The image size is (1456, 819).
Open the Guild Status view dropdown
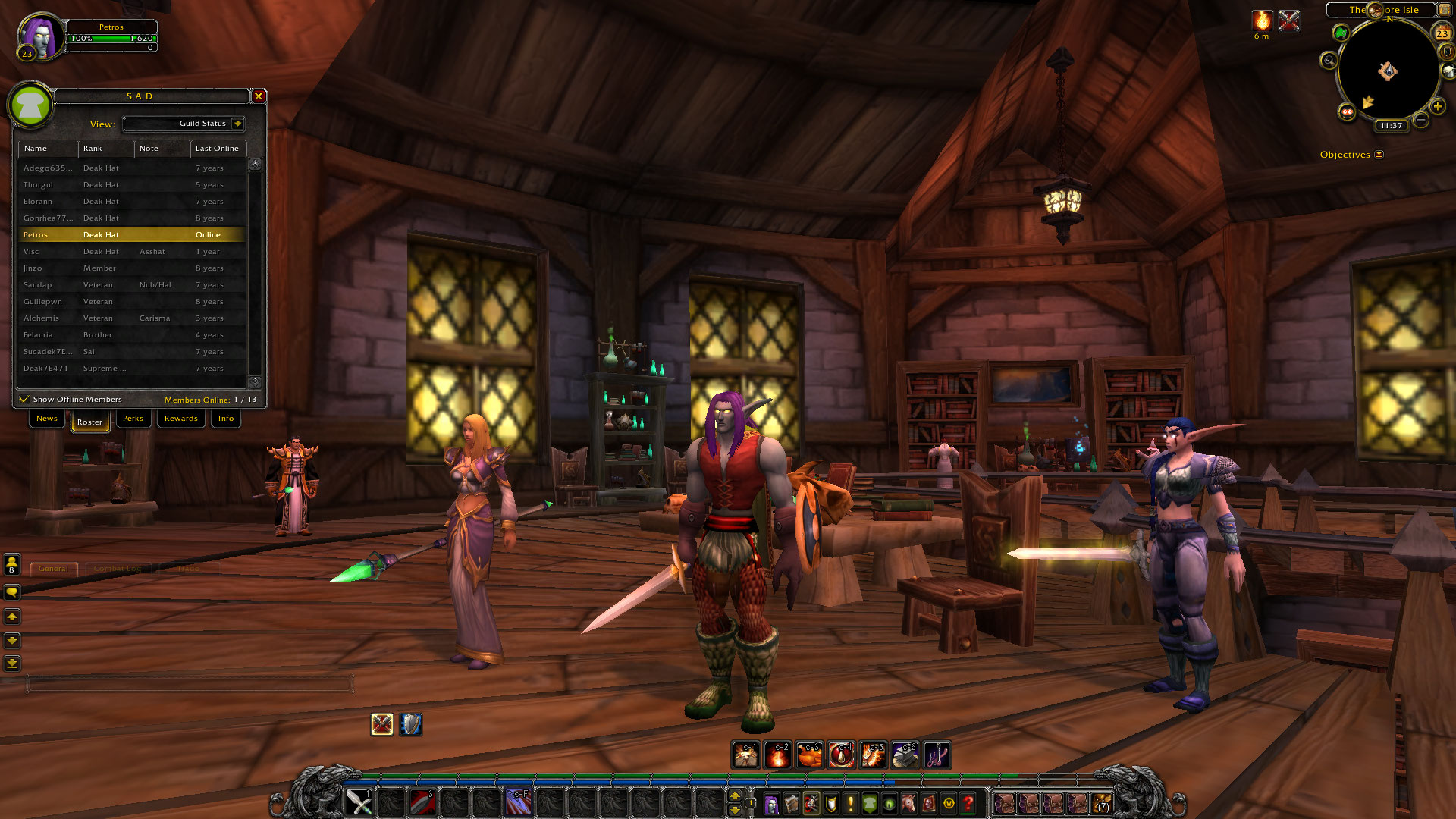click(x=237, y=124)
